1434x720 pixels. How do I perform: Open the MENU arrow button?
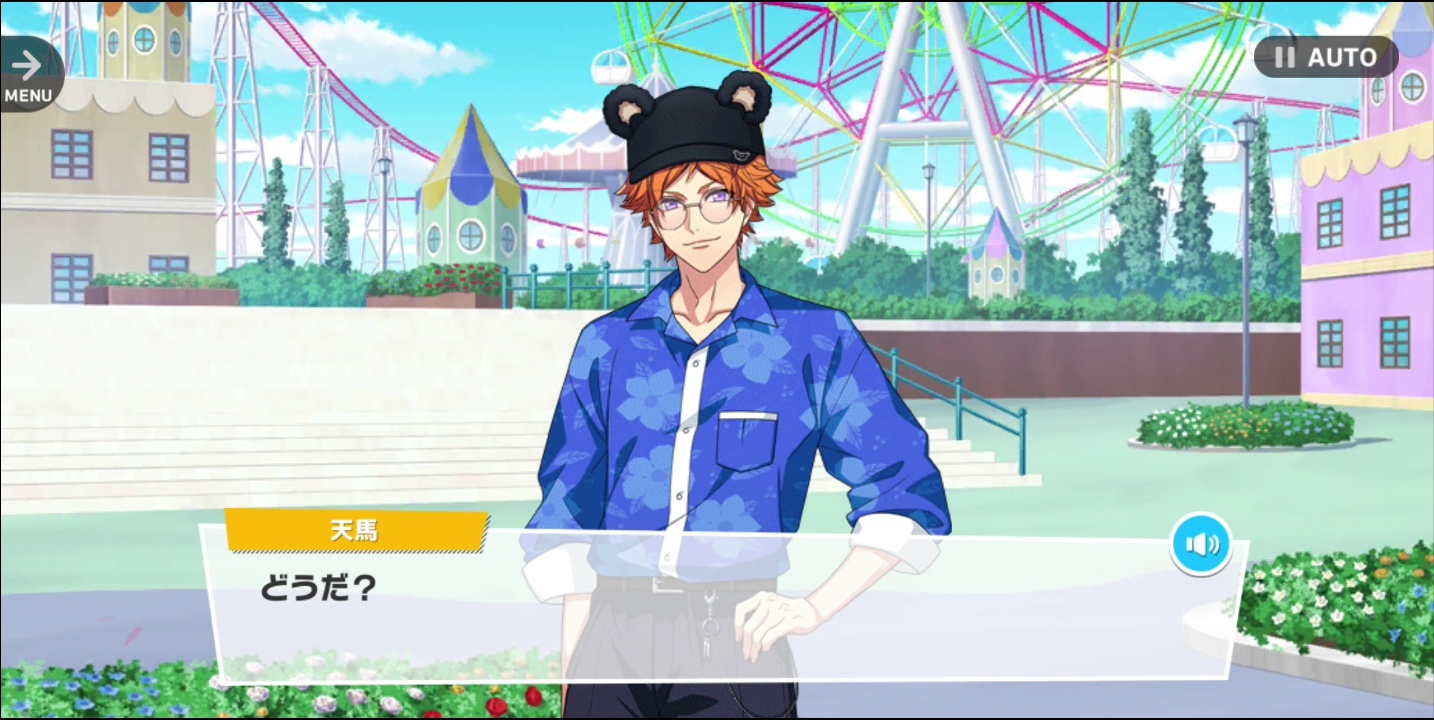pyautogui.click(x=28, y=74)
